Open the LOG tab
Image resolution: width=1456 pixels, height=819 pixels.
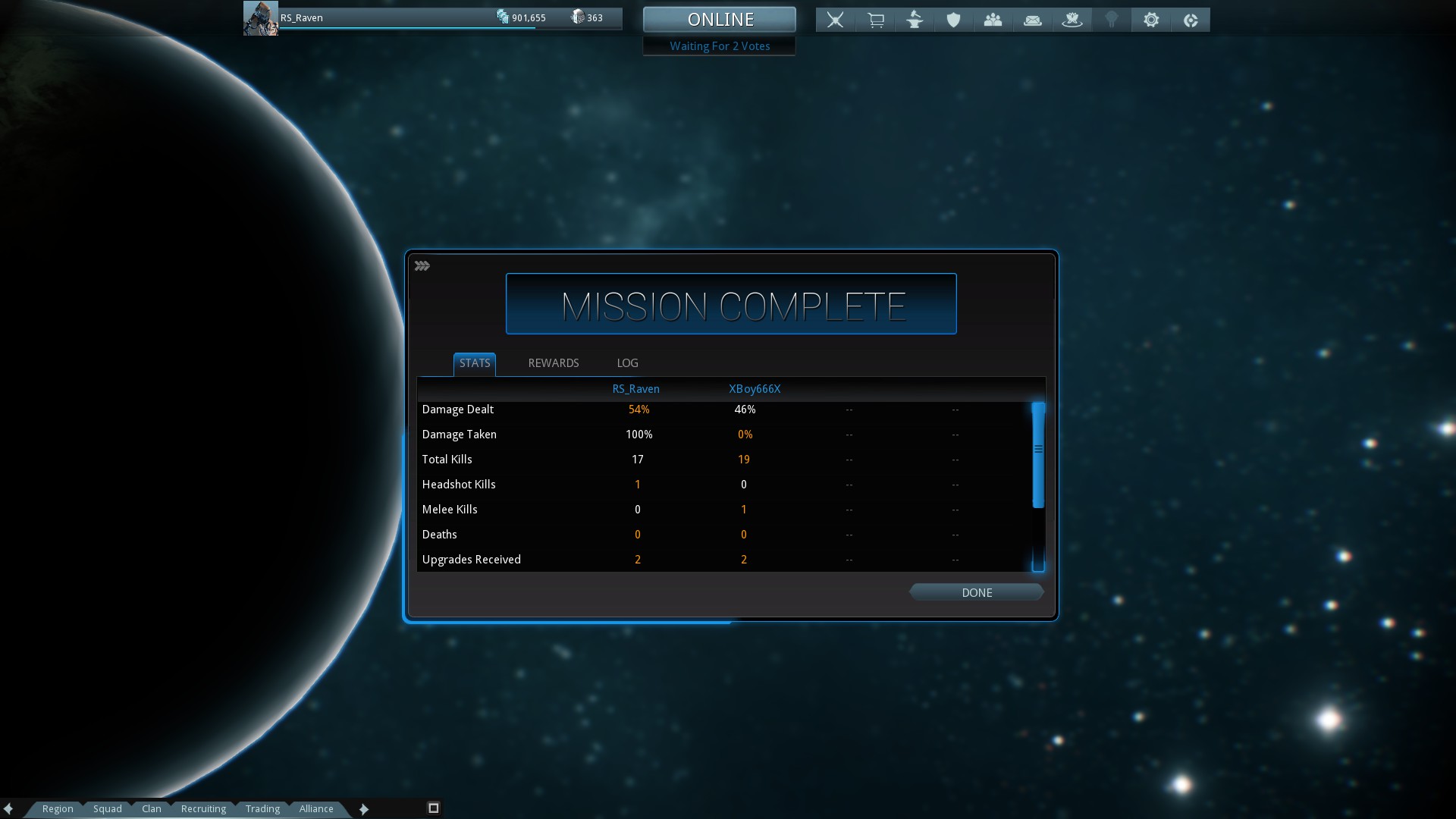[627, 363]
